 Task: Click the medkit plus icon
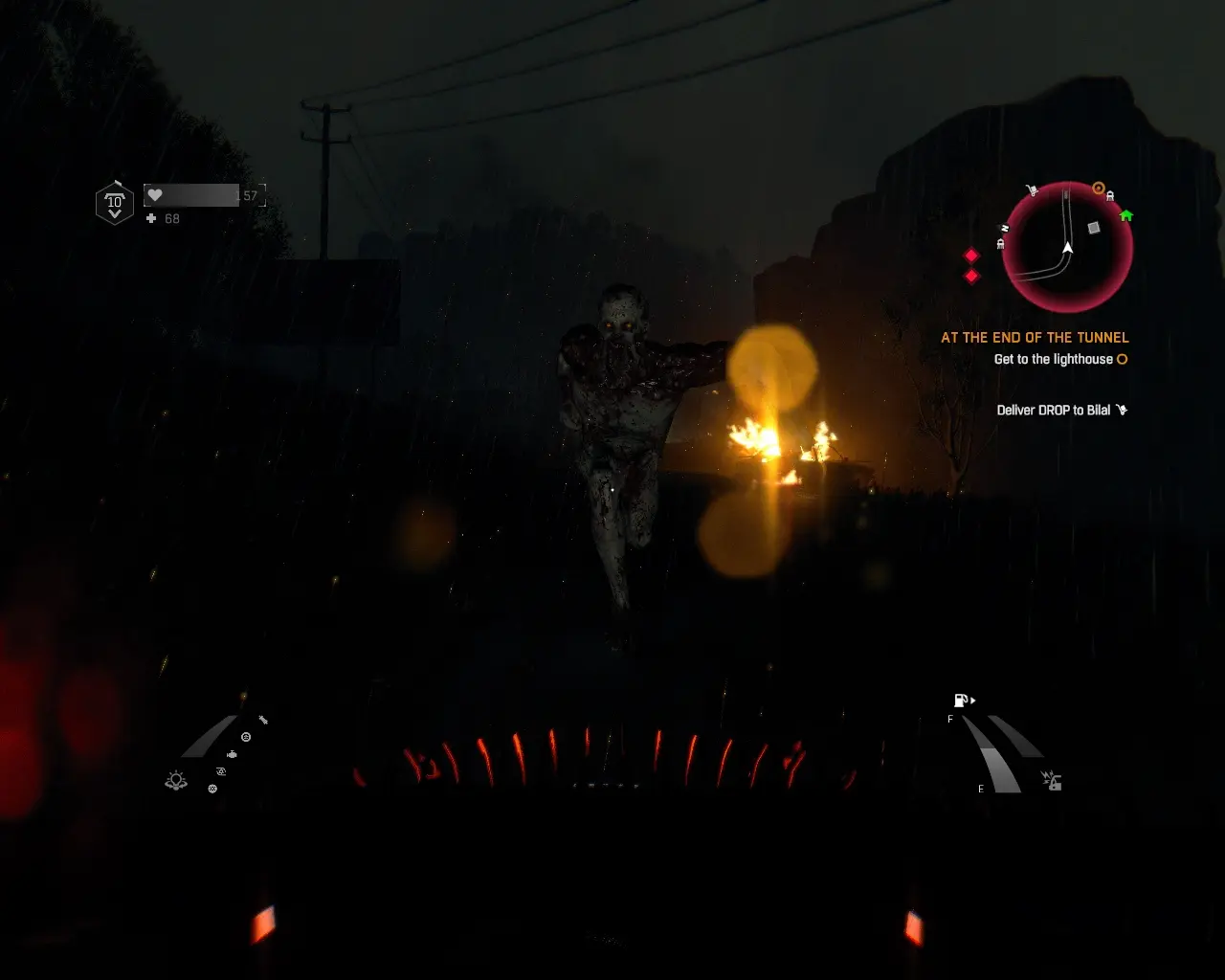point(151,219)
